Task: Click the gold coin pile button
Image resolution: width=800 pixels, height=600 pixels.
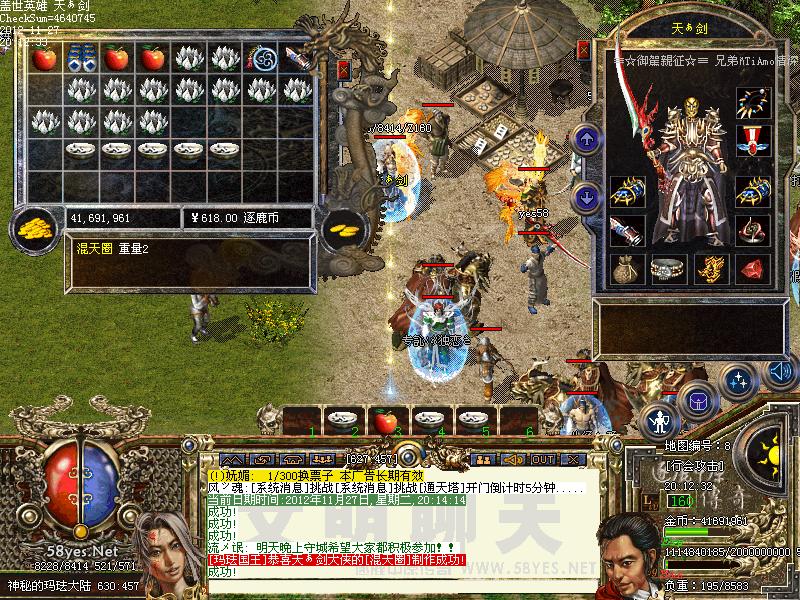Action: click(34, 226)
